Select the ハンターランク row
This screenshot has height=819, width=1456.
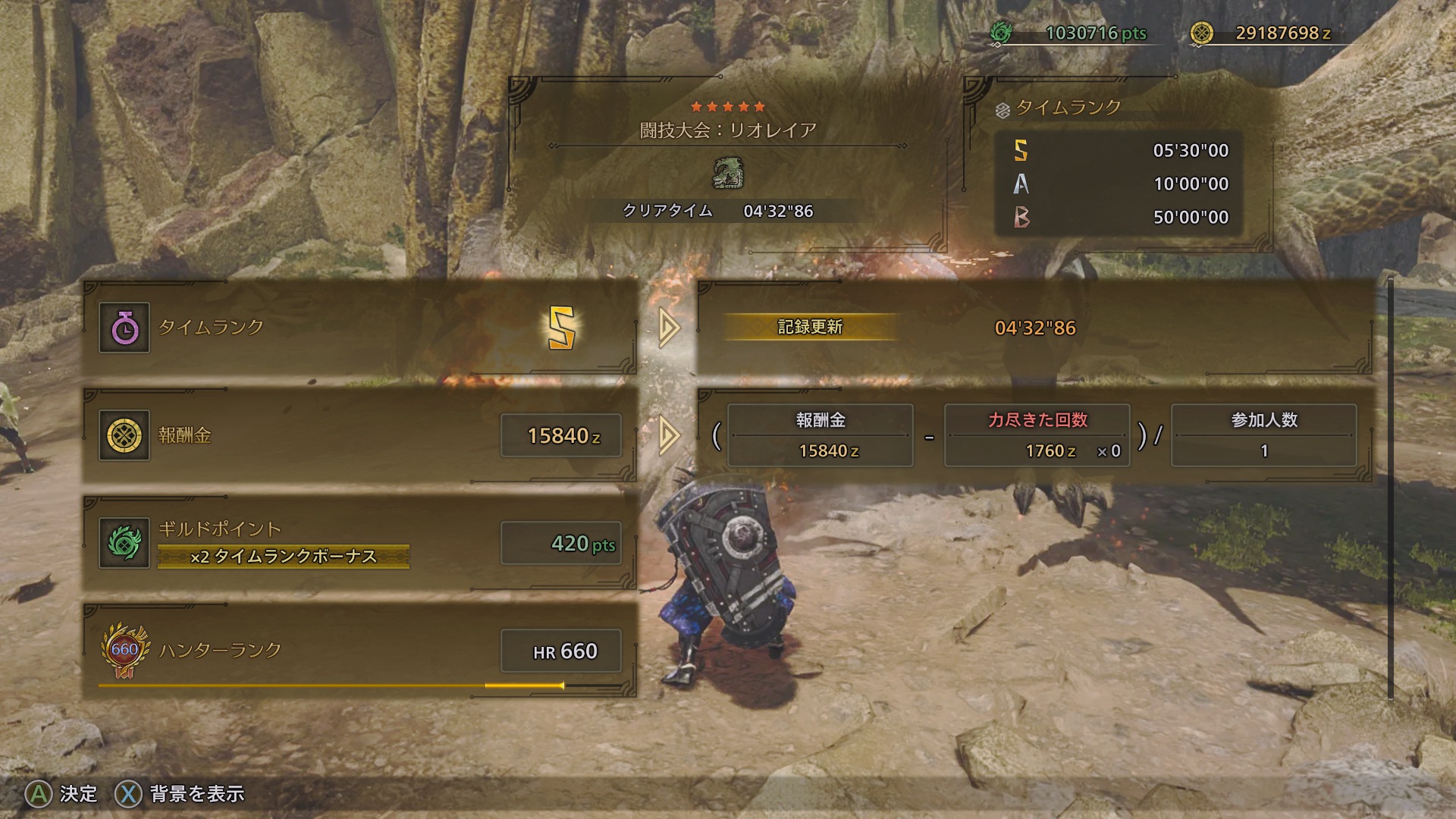pyautogui.click(x=359, y=651)
